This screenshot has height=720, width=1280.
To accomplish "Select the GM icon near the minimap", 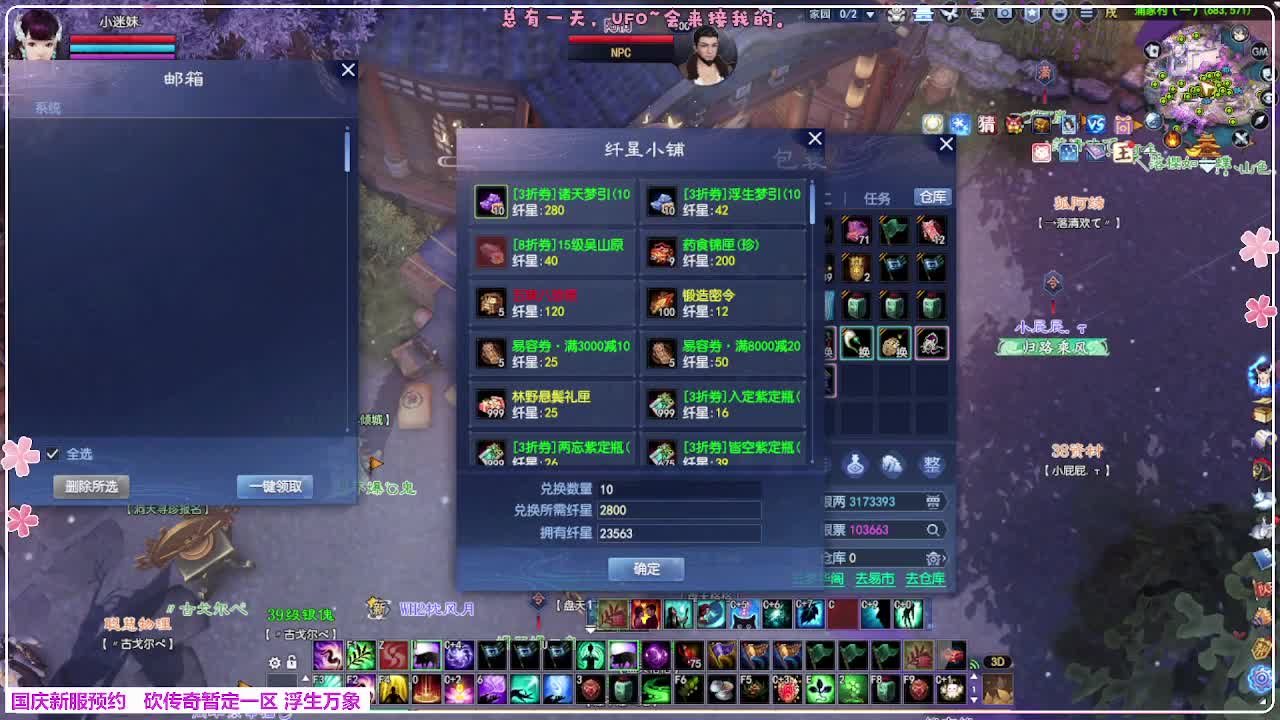I will tap(1258, 51).
